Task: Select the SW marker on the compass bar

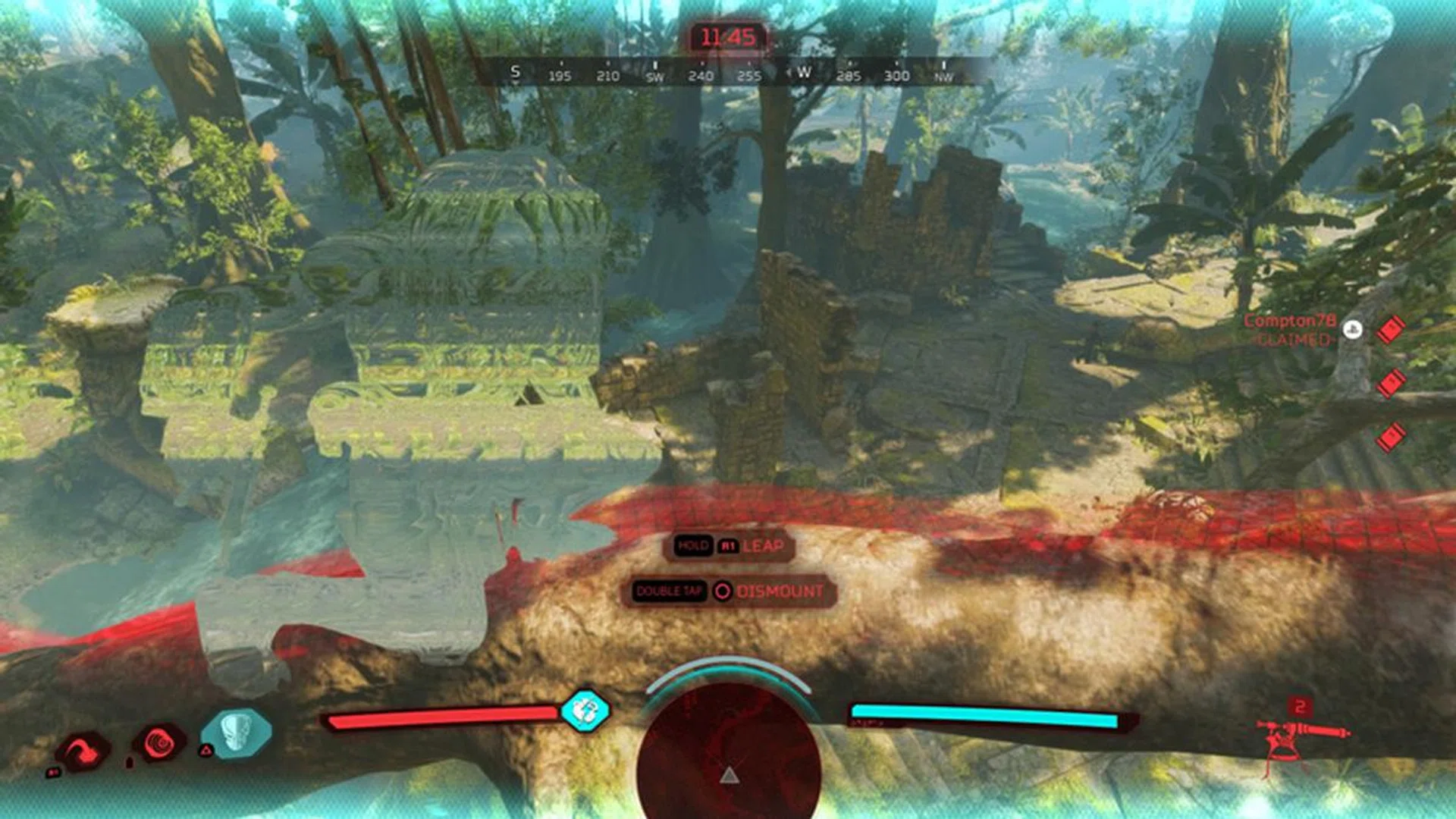Action: [655, 77]
